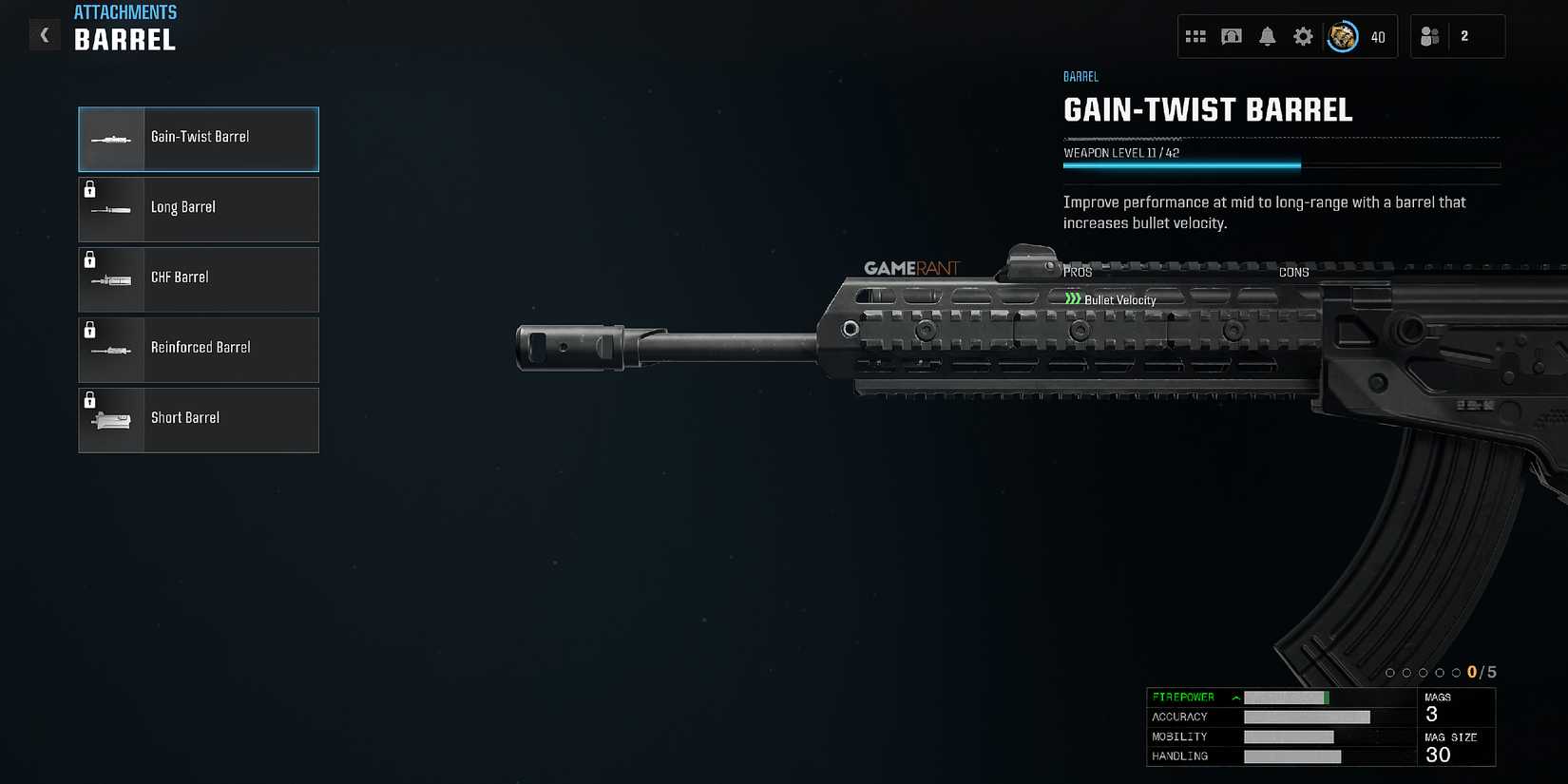Click the Bullet Velocity pro stat
The width and height of the screenshot is (1568, 784).
coord(1119,298)
